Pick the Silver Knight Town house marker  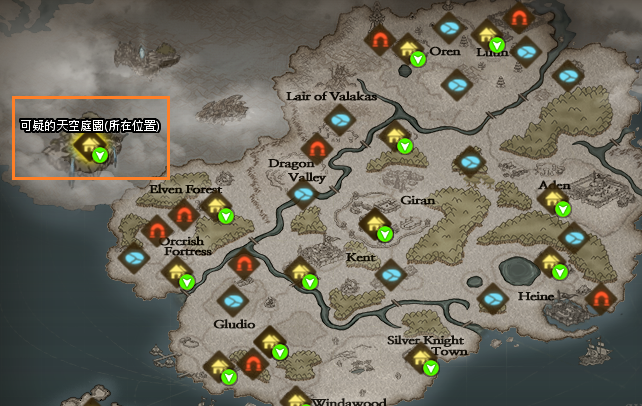[421, 357]
